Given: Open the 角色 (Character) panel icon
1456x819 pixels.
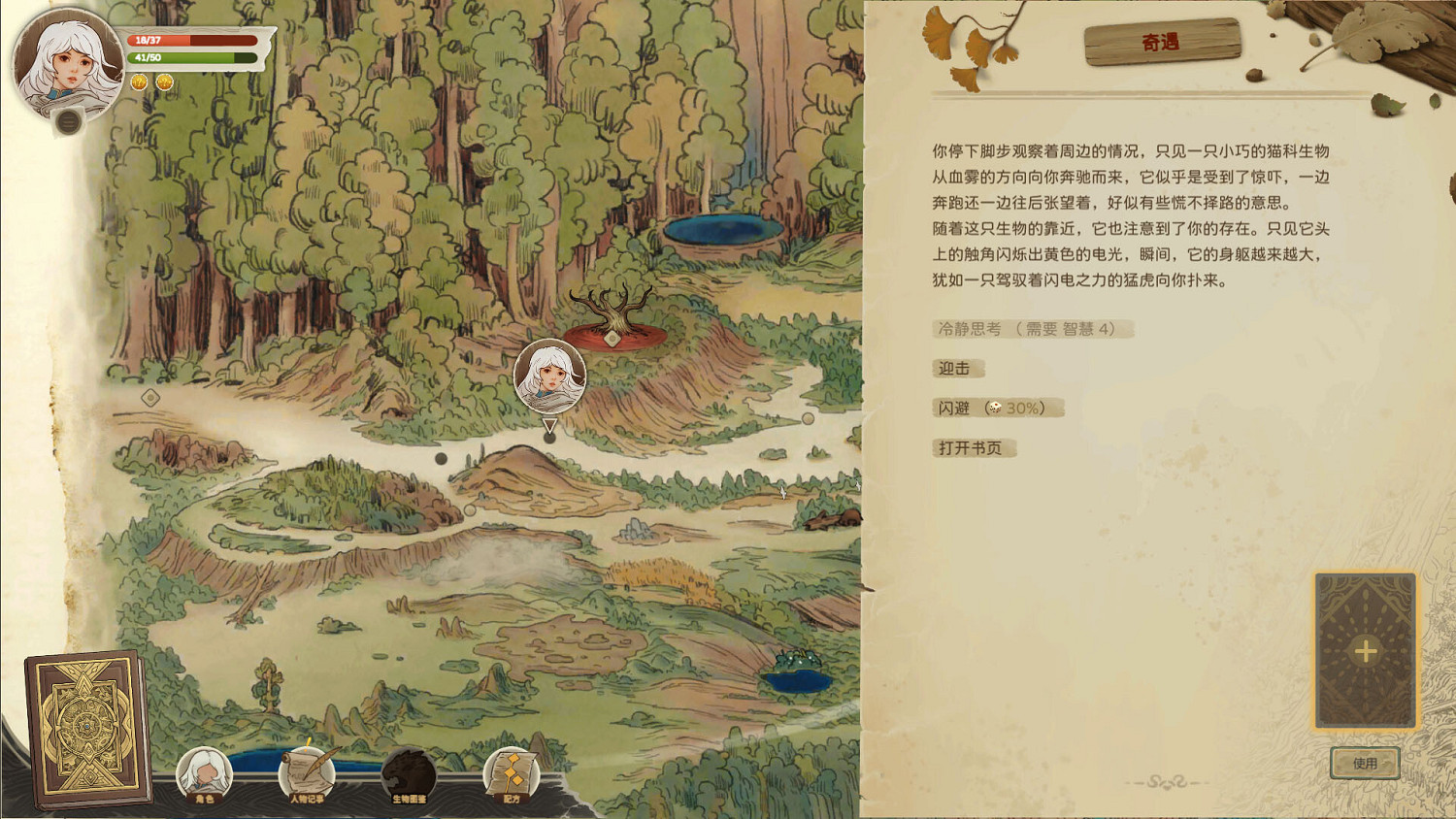Looking at the screenshot, I should coord(207,771).
